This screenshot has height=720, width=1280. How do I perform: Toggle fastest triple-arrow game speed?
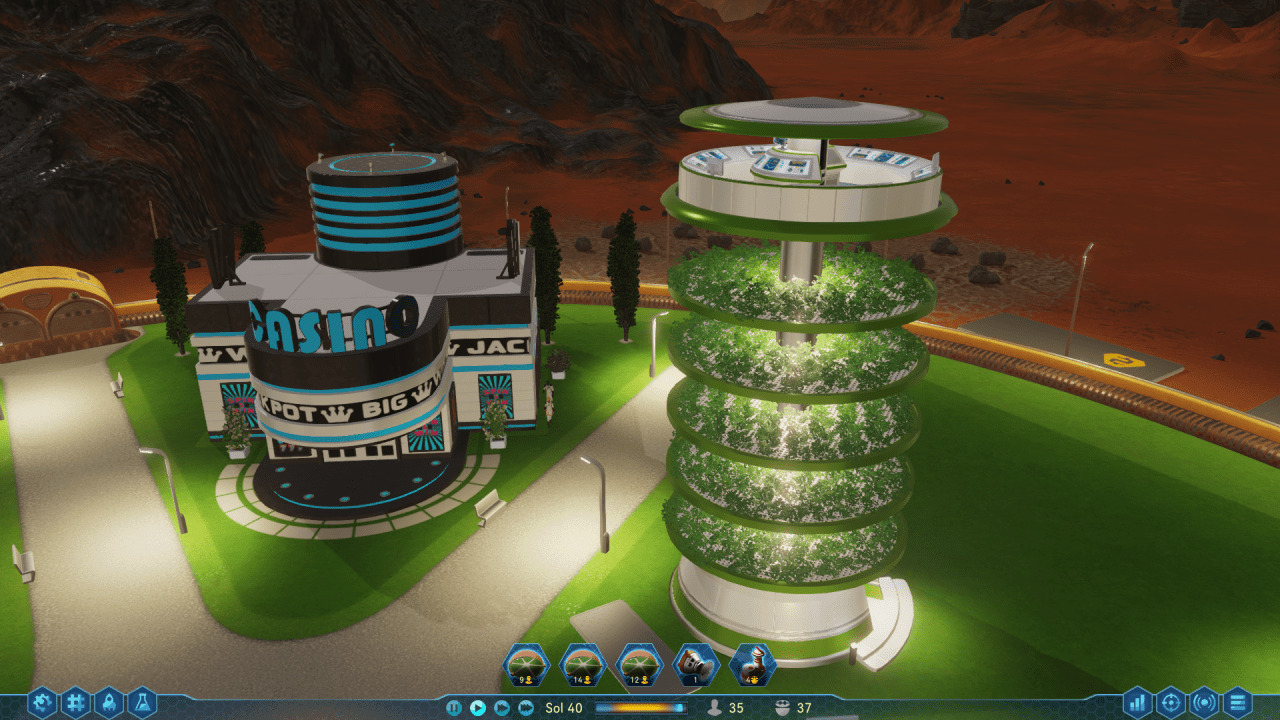point(528,706)
